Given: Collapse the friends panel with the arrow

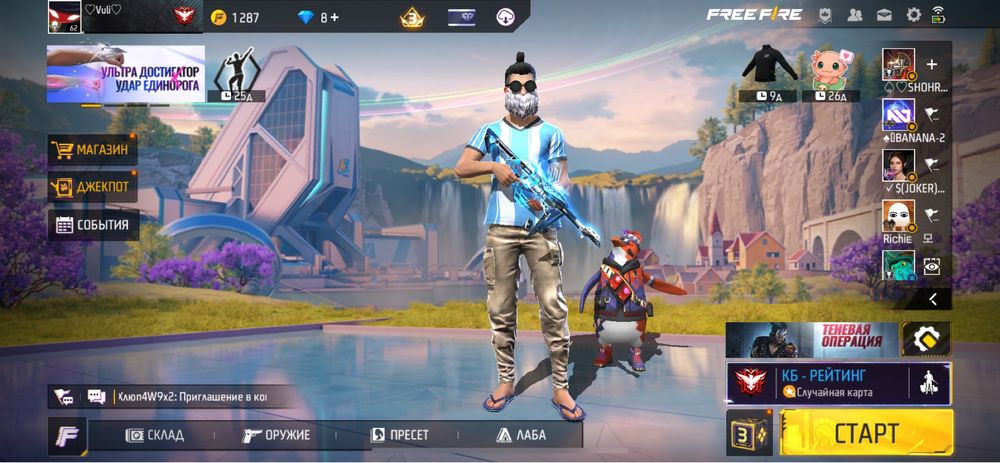Looking at the screenshot, I should point(933,298).
